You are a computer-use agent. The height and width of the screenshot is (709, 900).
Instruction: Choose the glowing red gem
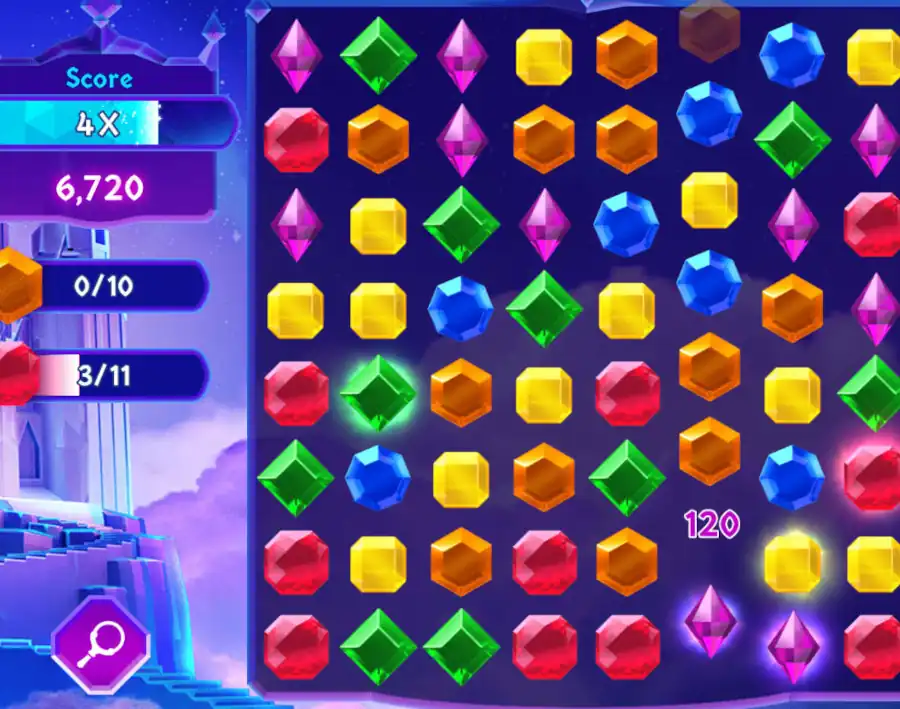pyautogui.click(x=871, y=477)
